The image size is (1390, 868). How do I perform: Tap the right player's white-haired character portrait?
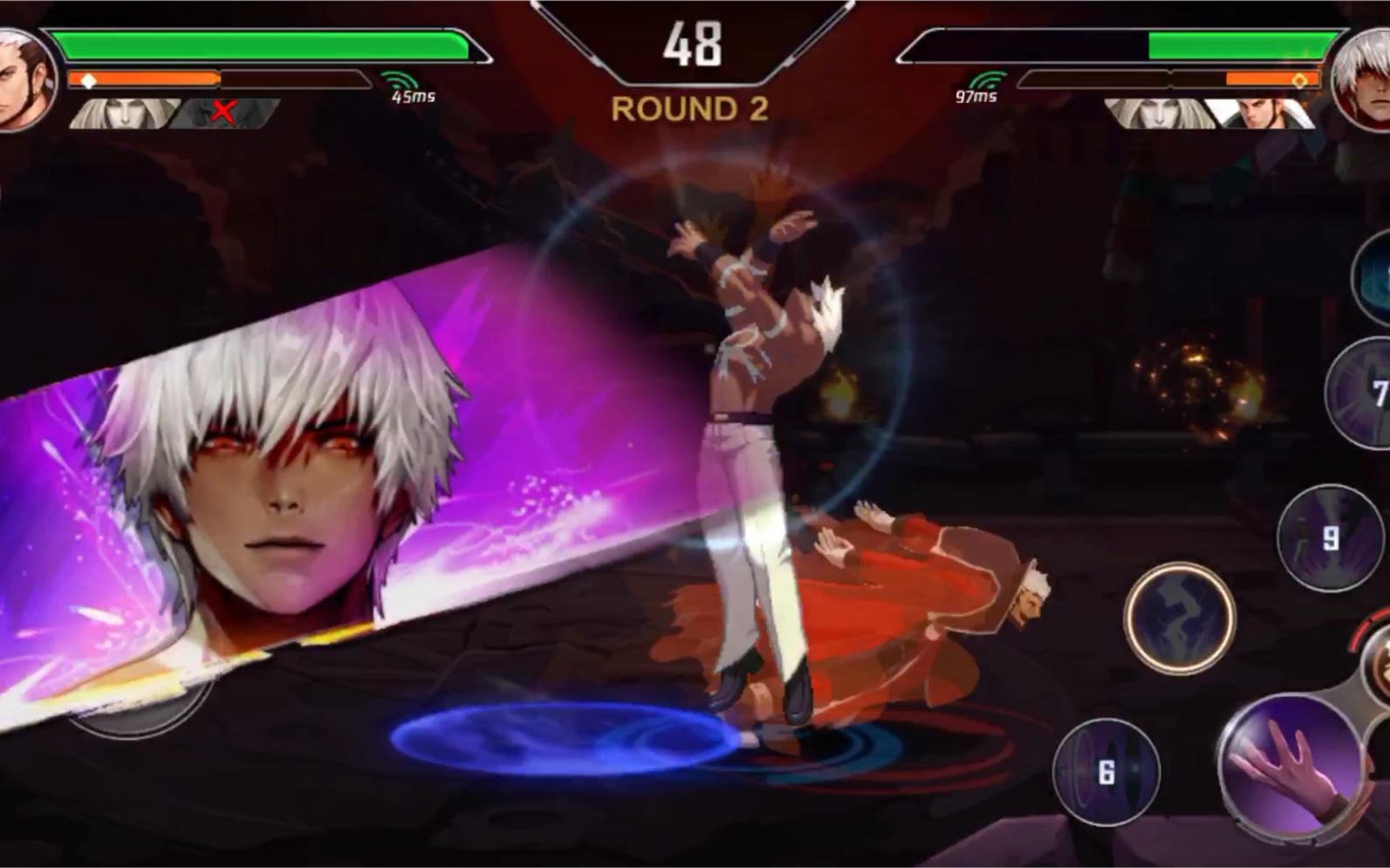(1364, 79)
